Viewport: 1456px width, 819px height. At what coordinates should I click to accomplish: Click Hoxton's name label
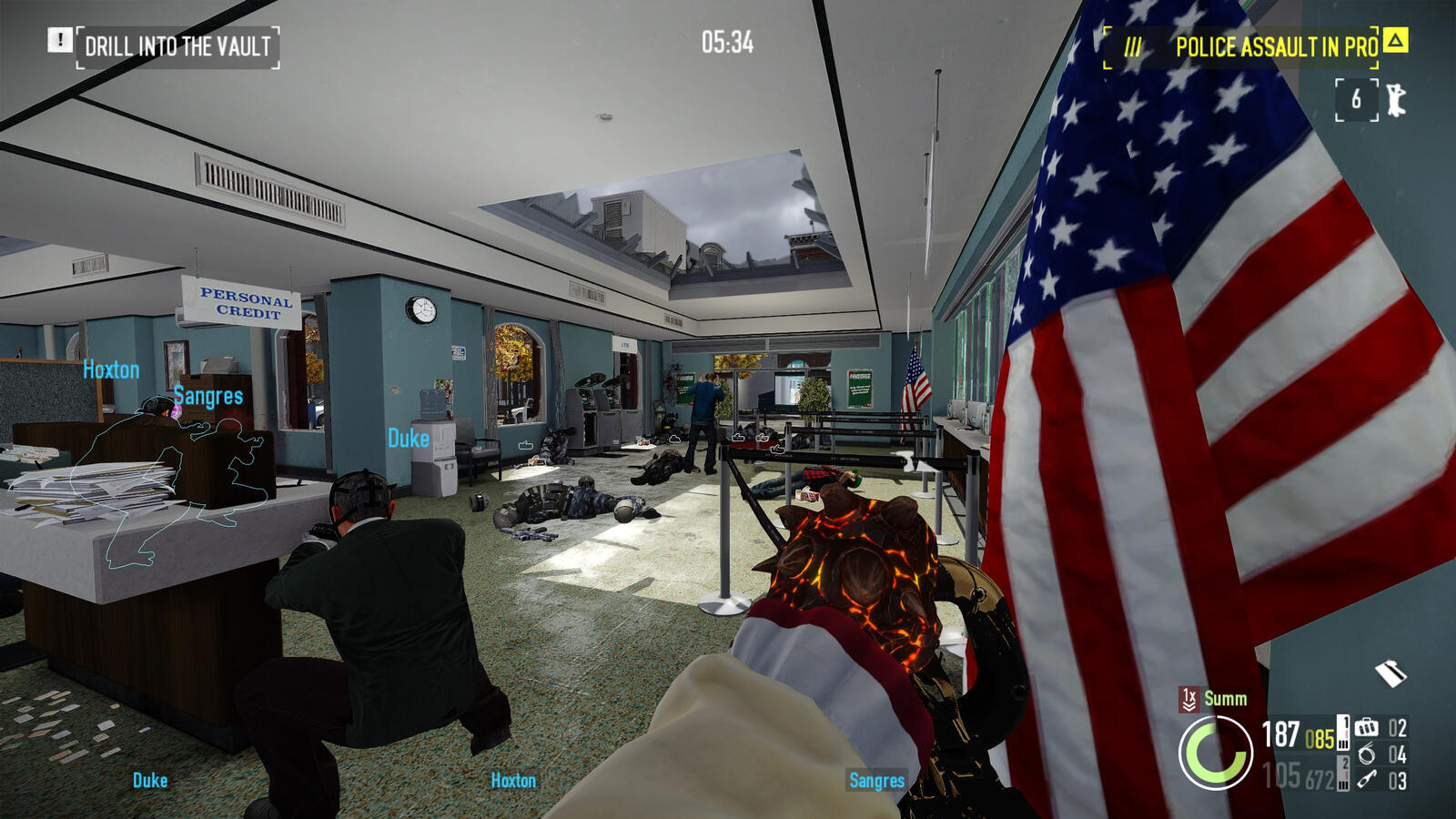110,369
